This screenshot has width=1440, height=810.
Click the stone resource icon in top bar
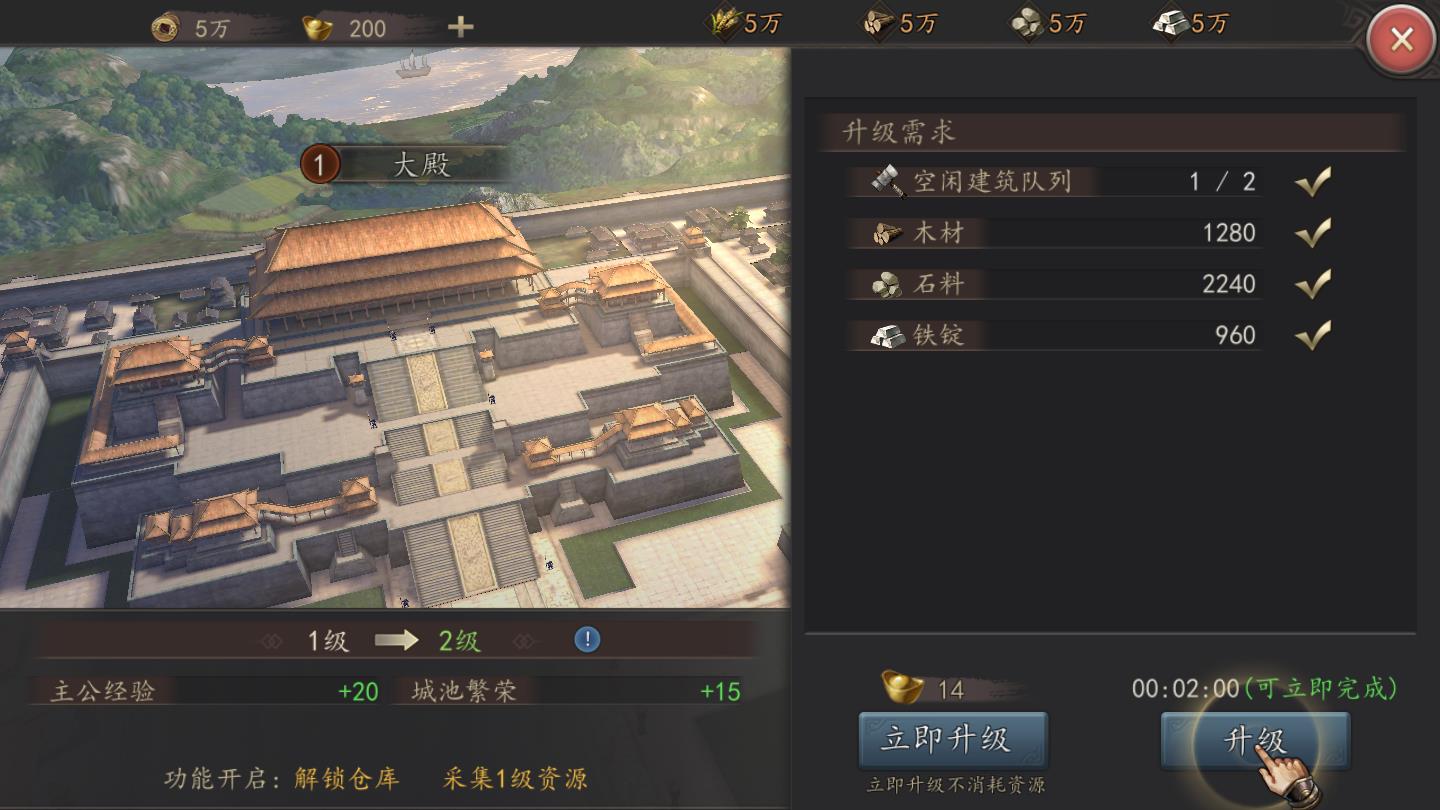(x=1028, y=22)
